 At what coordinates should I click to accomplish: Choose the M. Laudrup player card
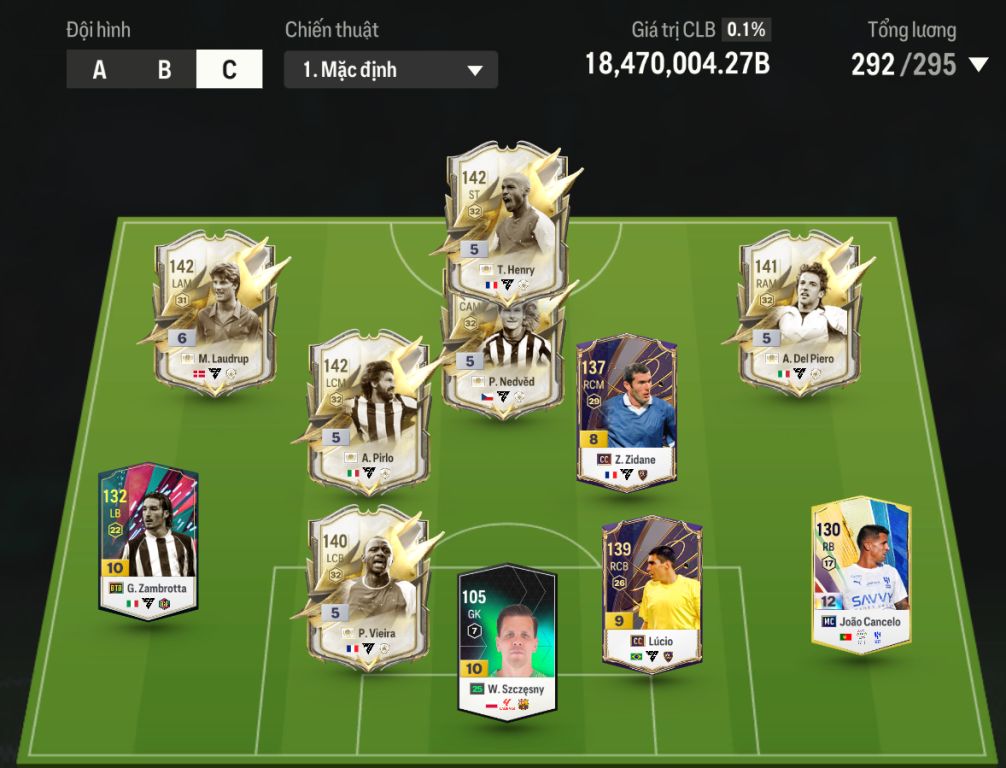tap(214, 312)
